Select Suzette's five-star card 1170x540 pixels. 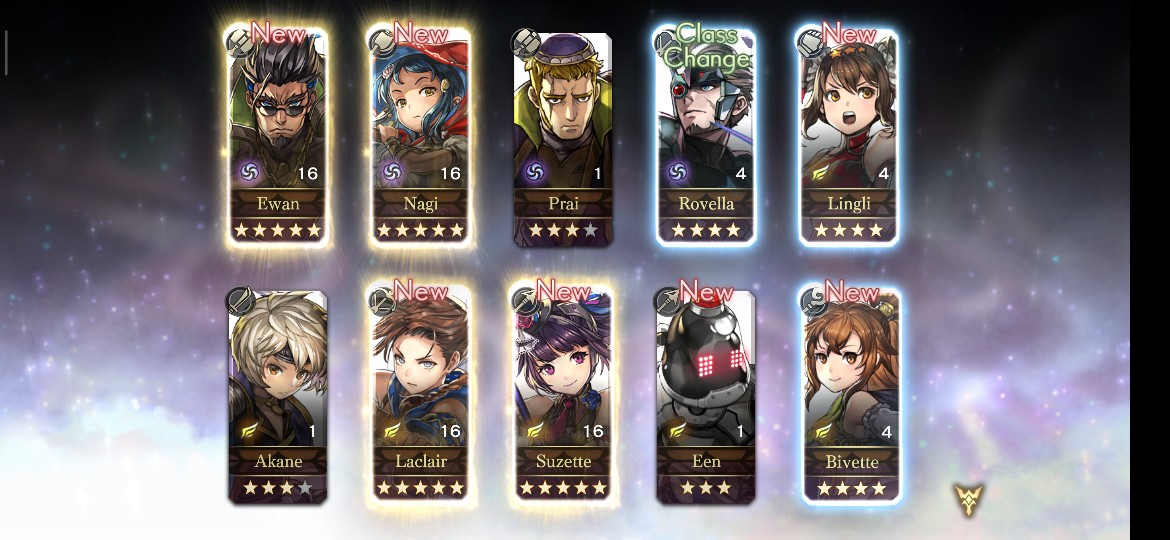563,395
